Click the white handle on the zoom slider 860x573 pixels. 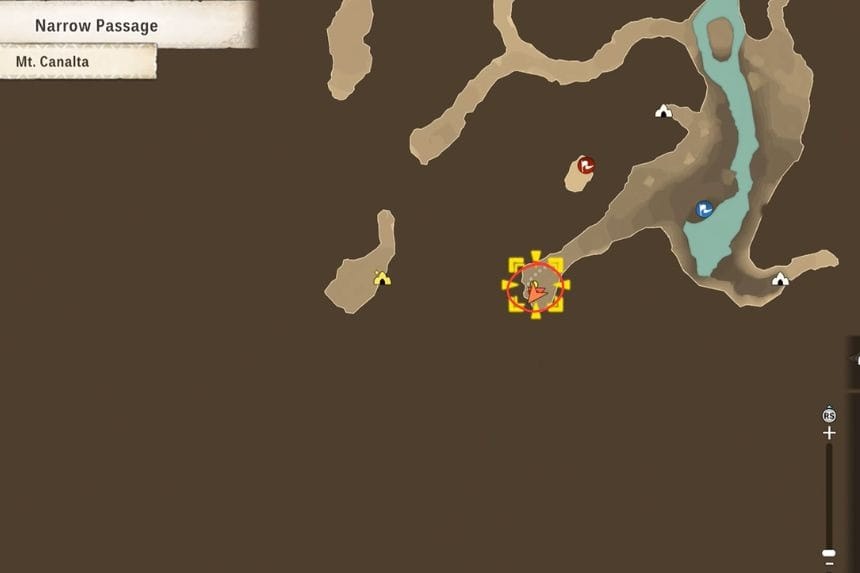pos(828,552)
